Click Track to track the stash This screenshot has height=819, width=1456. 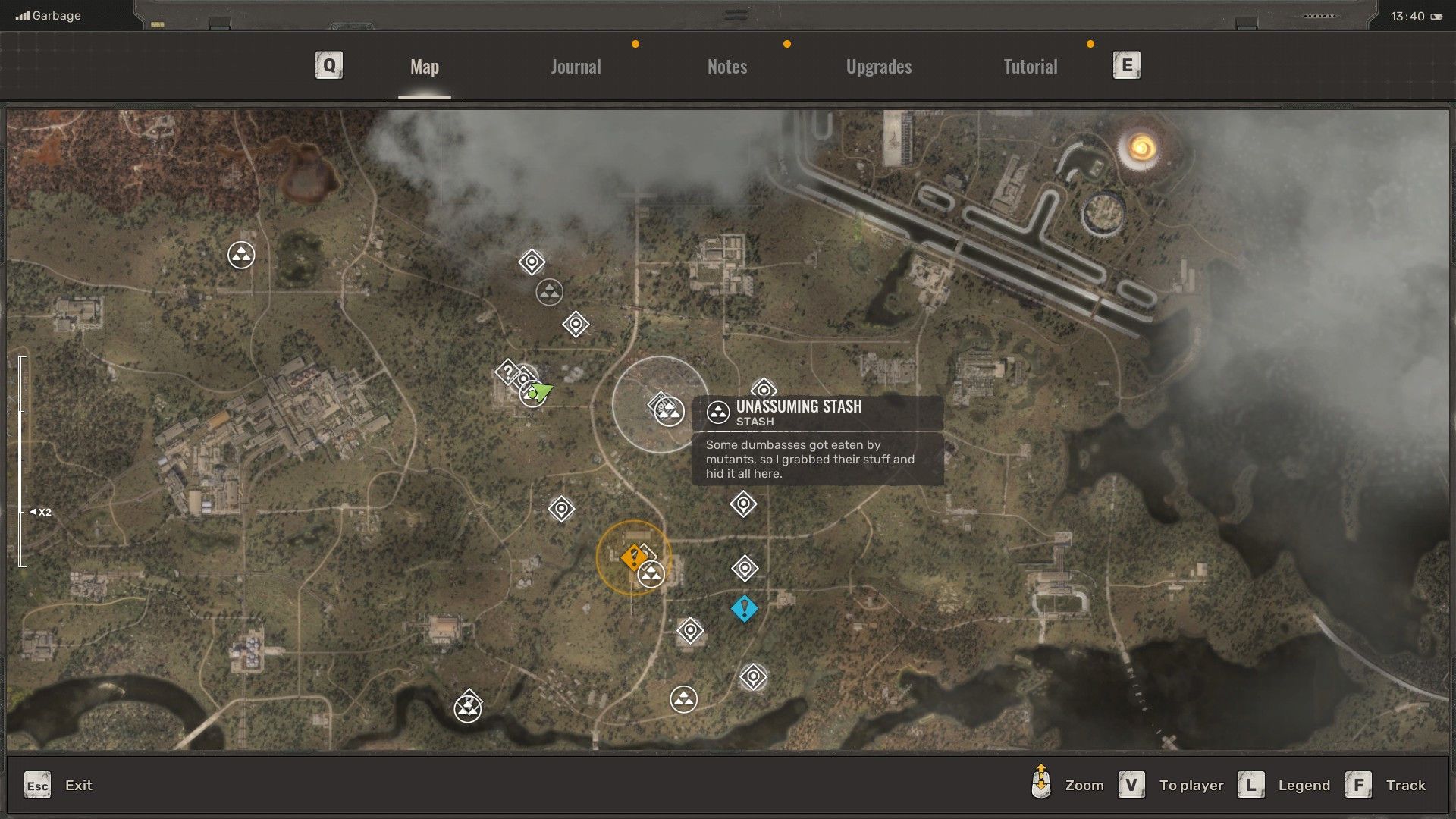(x=1407, y=785)
